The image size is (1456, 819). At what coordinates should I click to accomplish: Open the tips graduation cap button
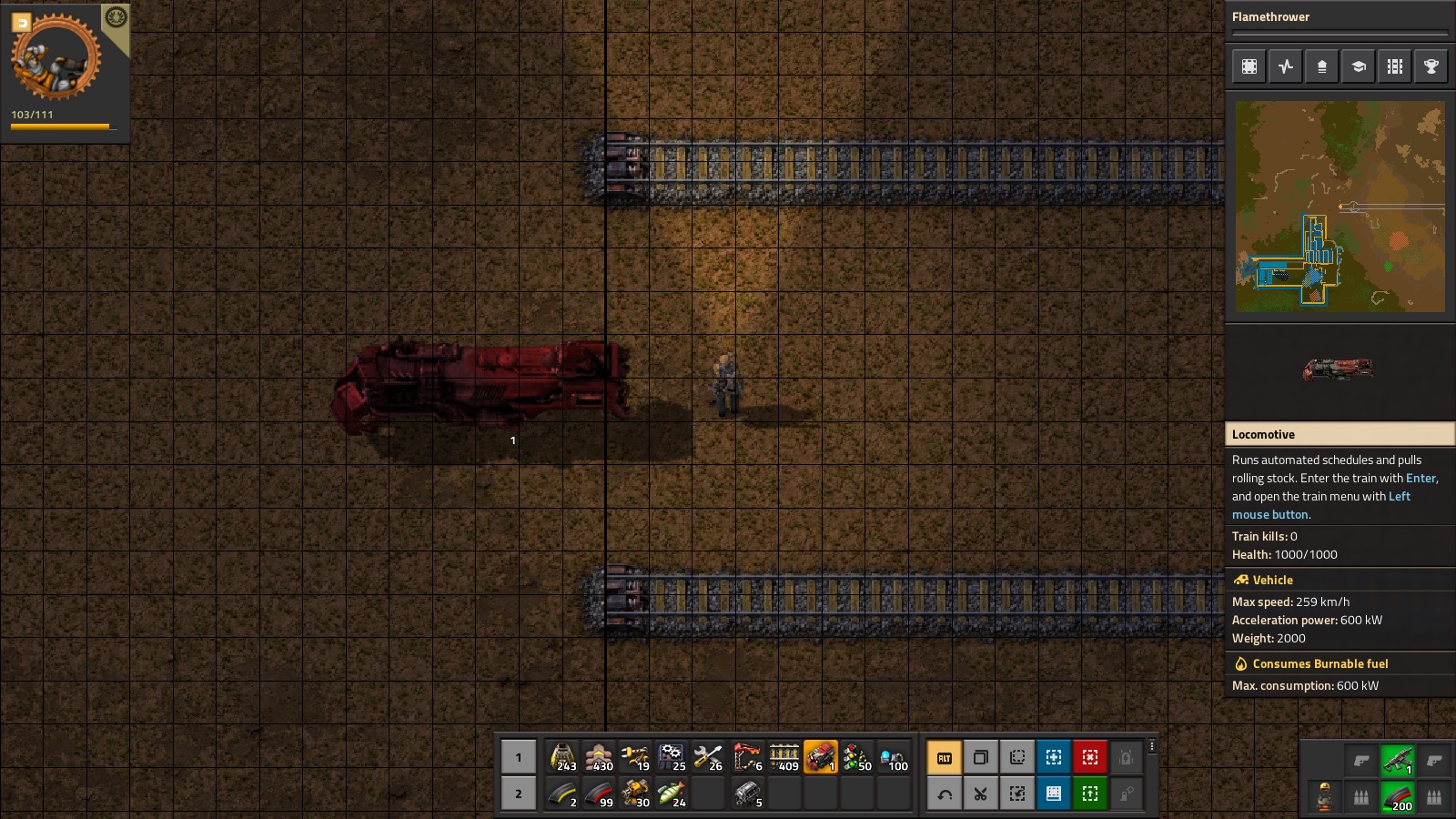click(1359, 66)
